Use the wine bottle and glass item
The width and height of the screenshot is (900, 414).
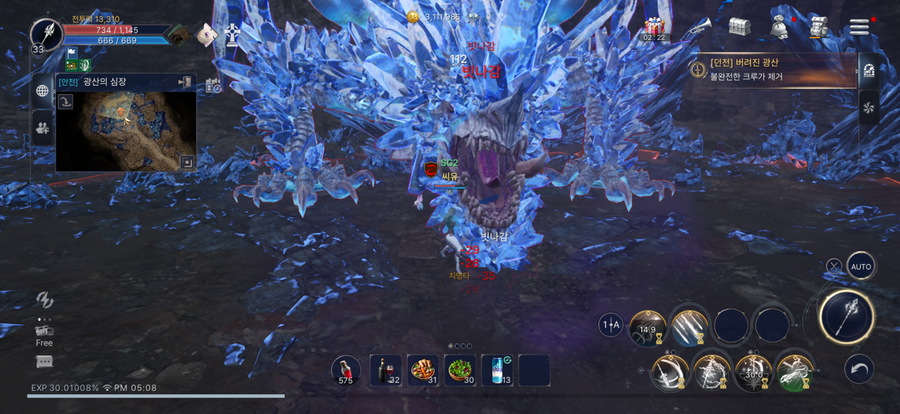pyautogui.click(x=385, y=369)
